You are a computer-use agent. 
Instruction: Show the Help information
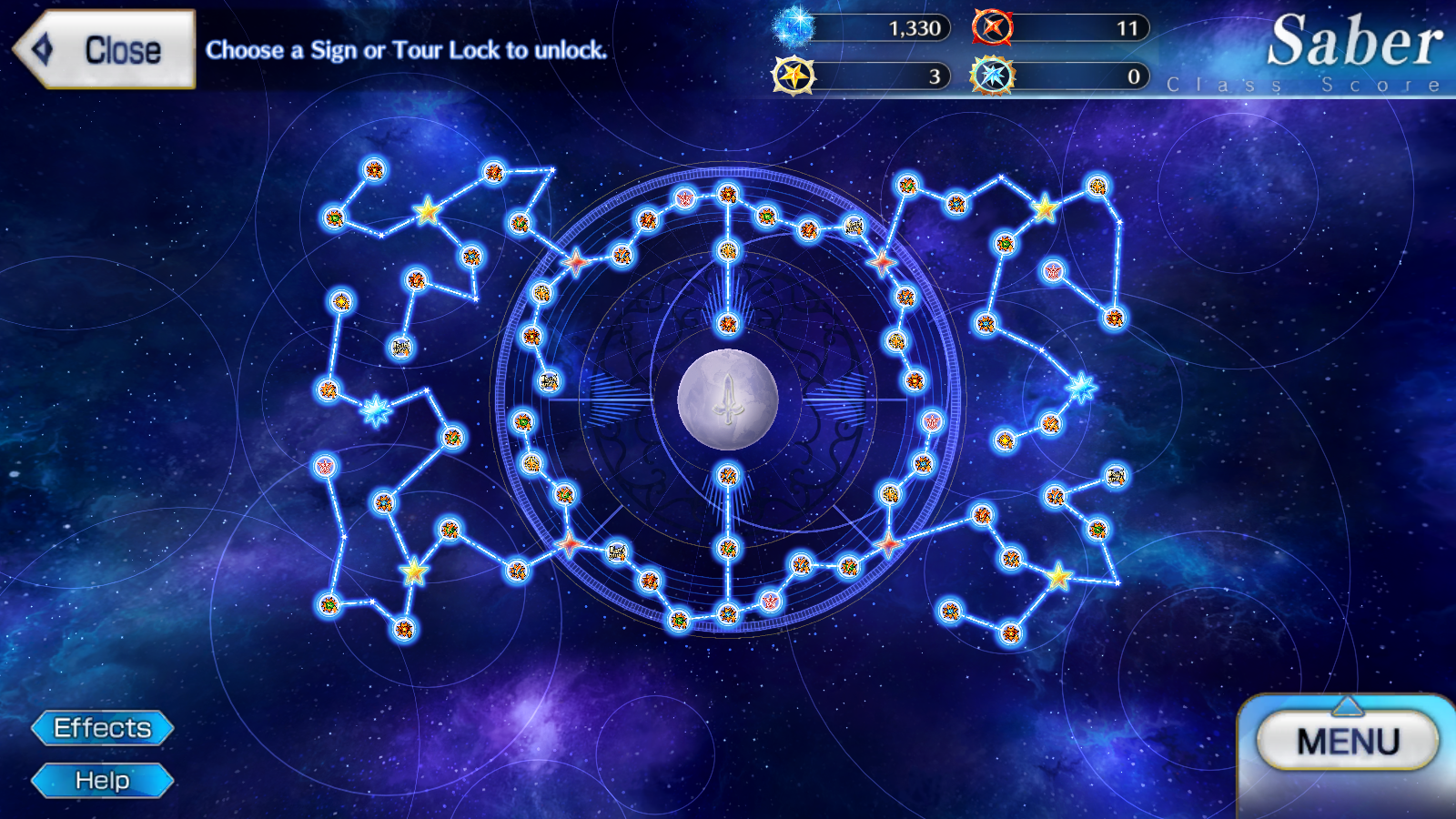[x=102, y=781]
